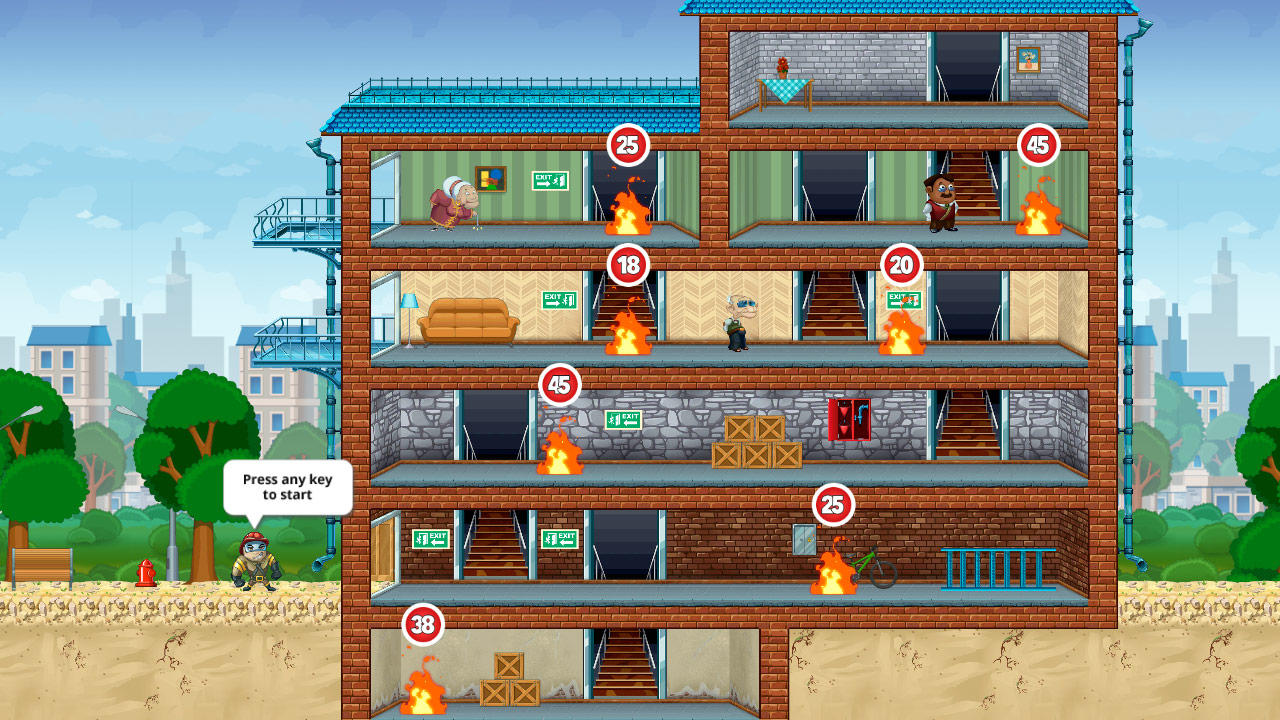Click the fire marked 18 by the stairs
Screen dimensions: 1280x720
626,330
